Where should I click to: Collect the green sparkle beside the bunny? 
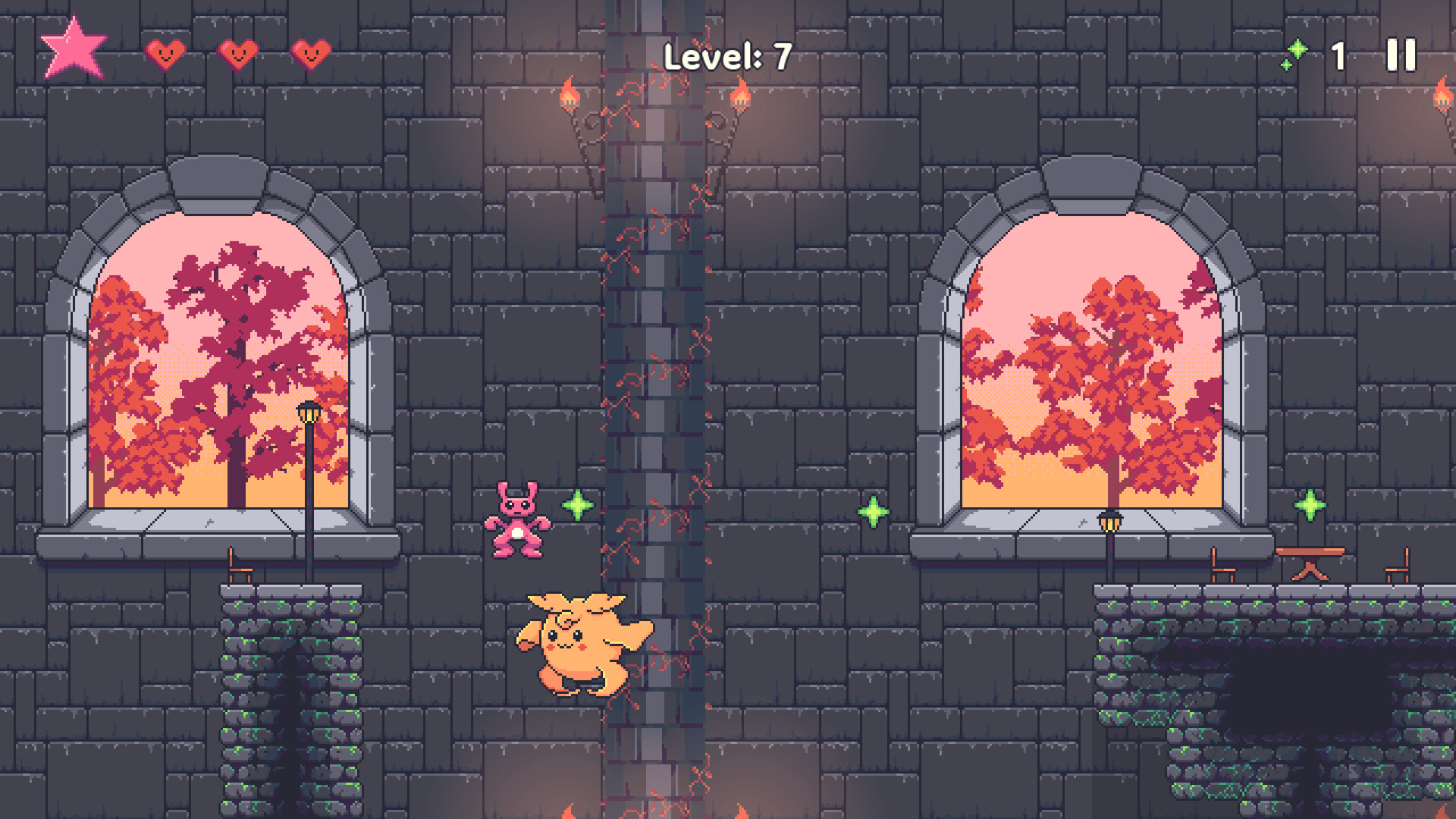(x=576, y=503)
